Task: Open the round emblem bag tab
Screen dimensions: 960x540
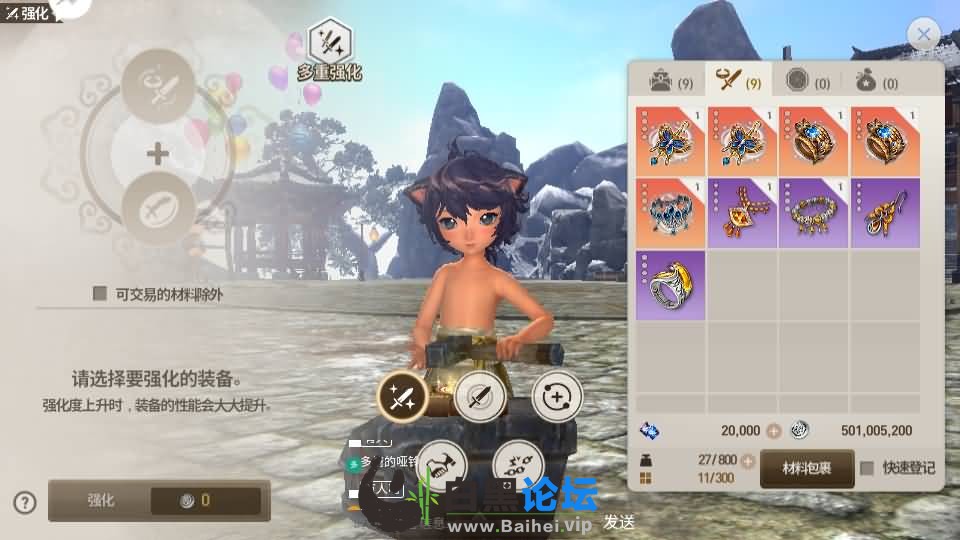Action: point(808,82)
